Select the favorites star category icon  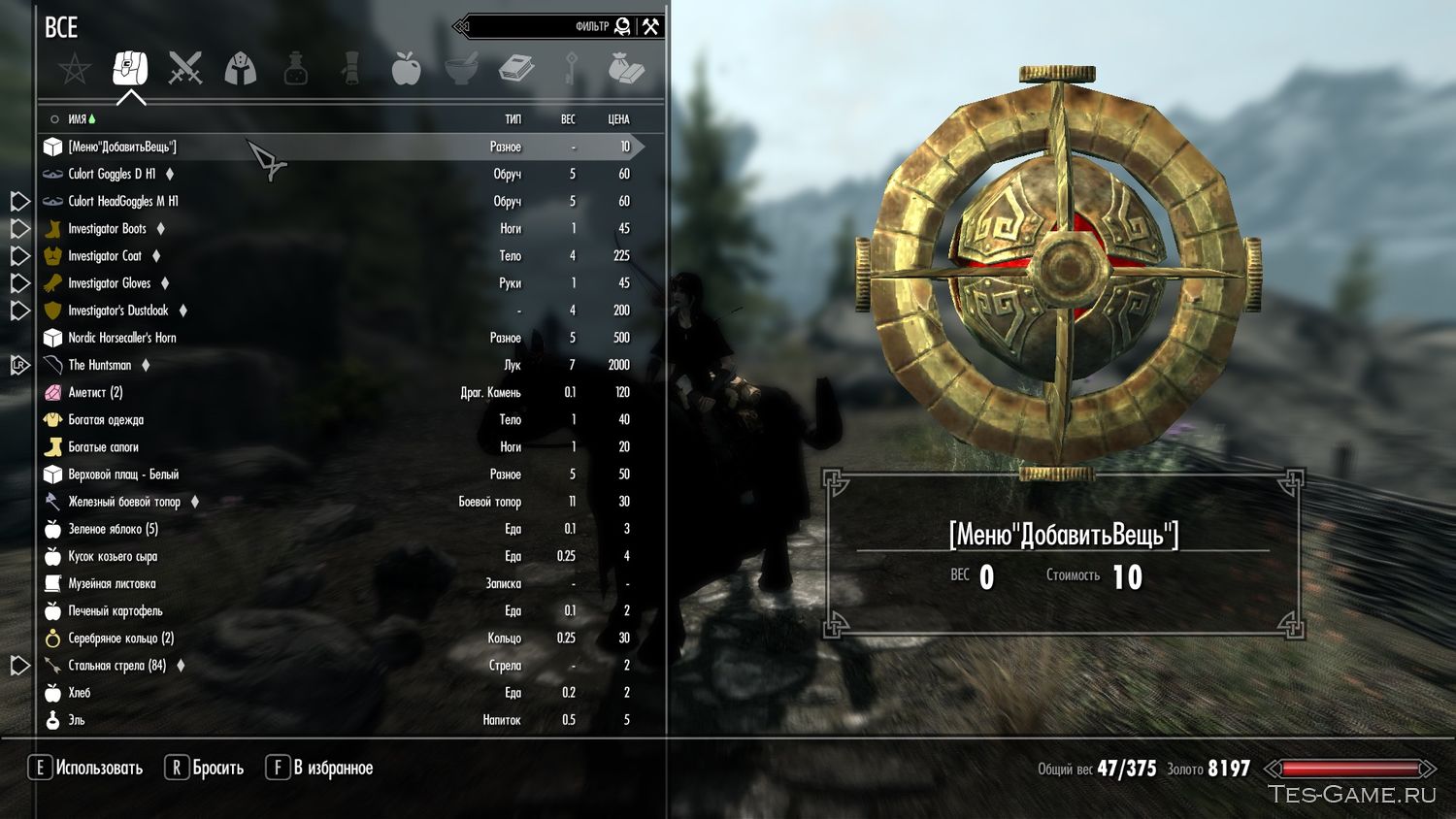pyautogui.click(x=75, y=68)
